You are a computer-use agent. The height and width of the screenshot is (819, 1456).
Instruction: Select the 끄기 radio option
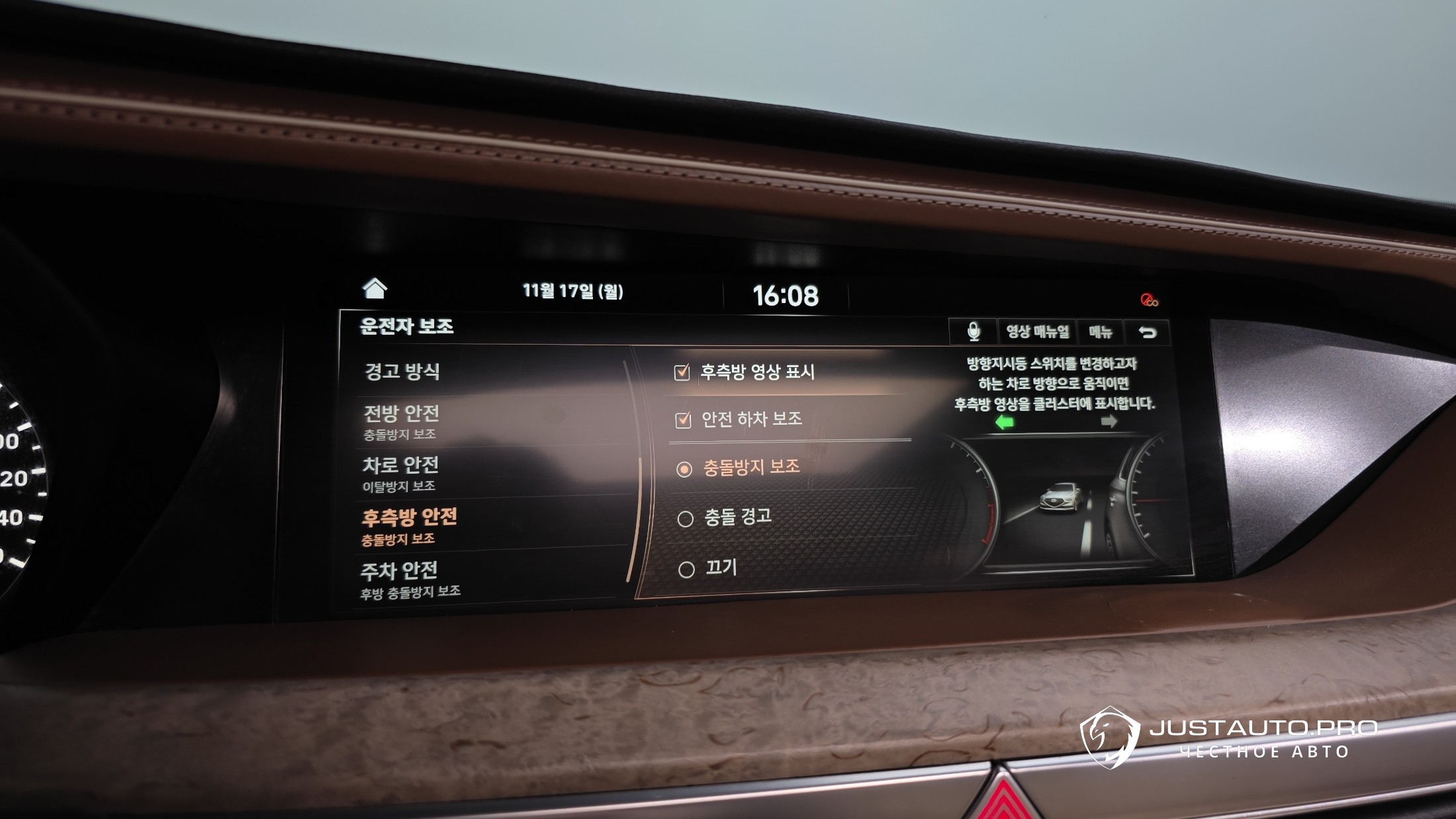pyautogui.click(x=686, y=569)
